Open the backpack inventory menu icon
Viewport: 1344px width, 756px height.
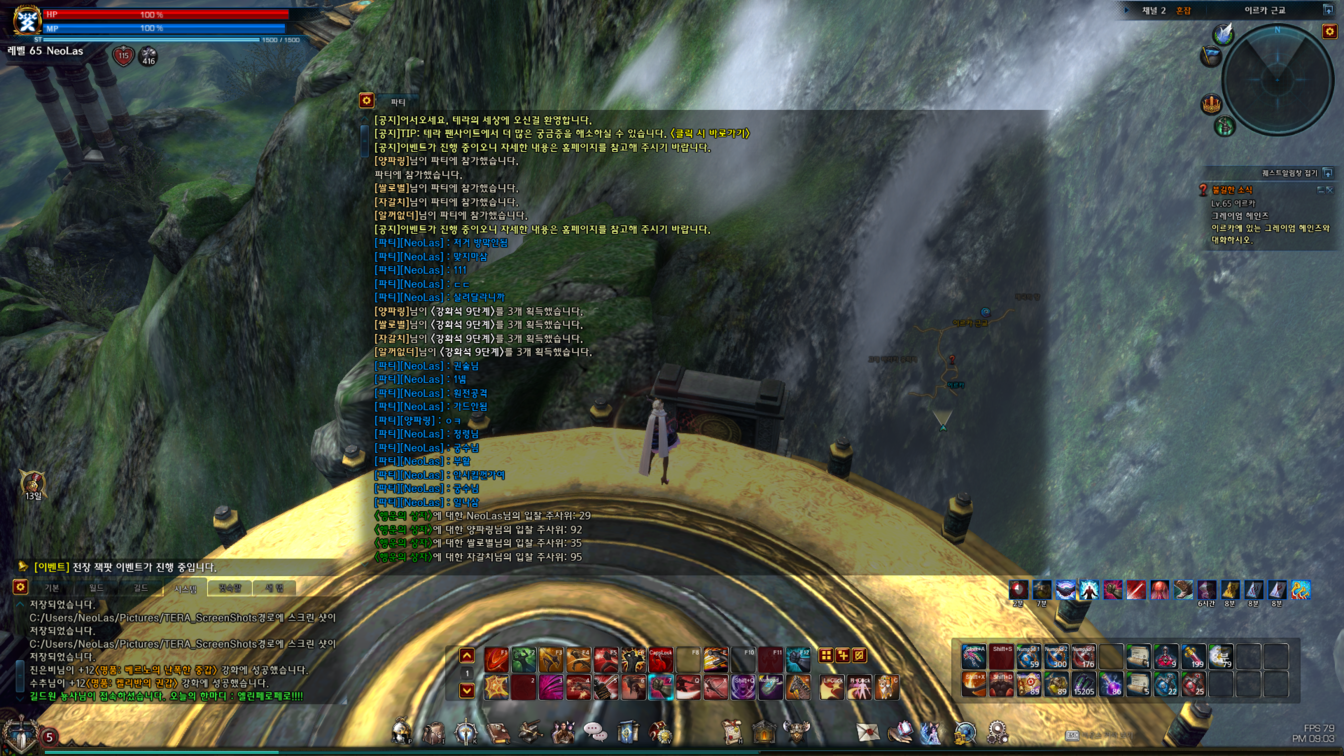[434, 733]
